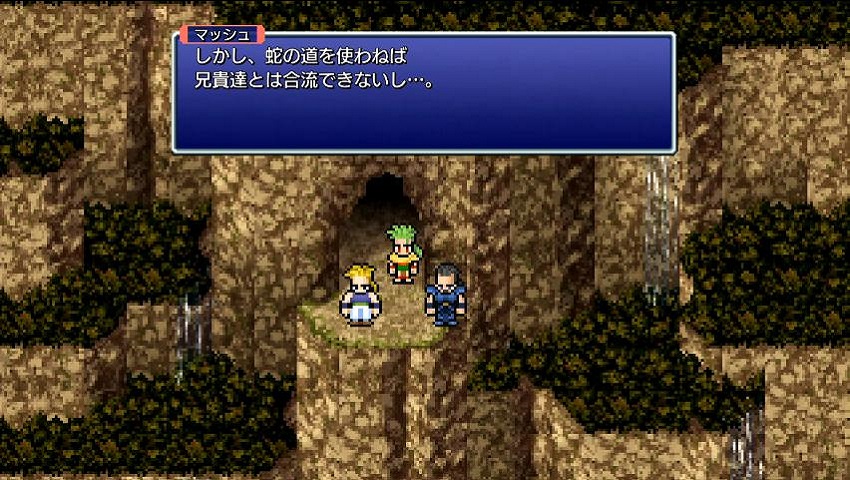This screenshot has height=480, width=850.
Task: Advance the blue dialogue box text
Action: tap(424, 93)
